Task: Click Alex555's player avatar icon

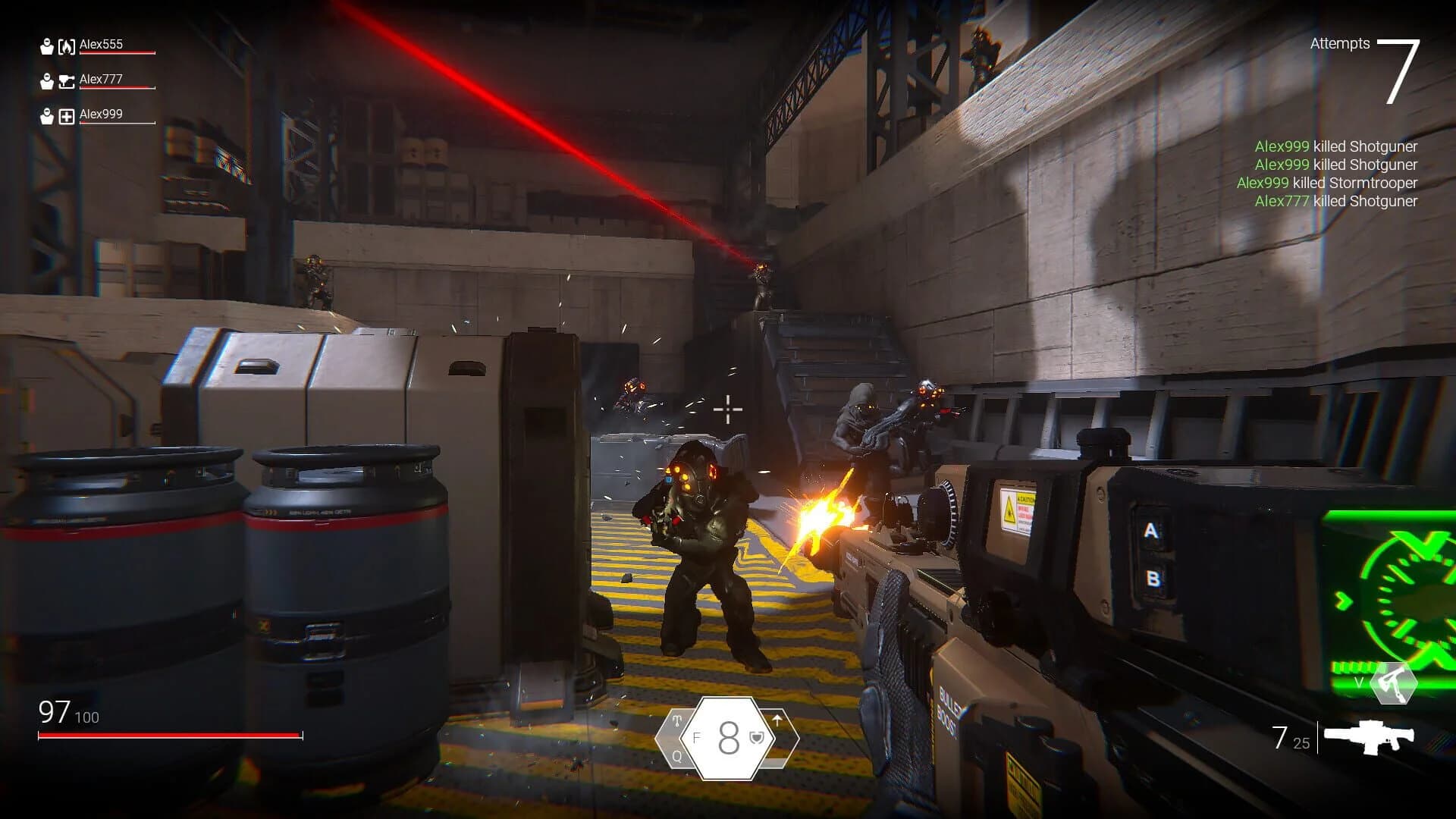Action: pos(47,45)
